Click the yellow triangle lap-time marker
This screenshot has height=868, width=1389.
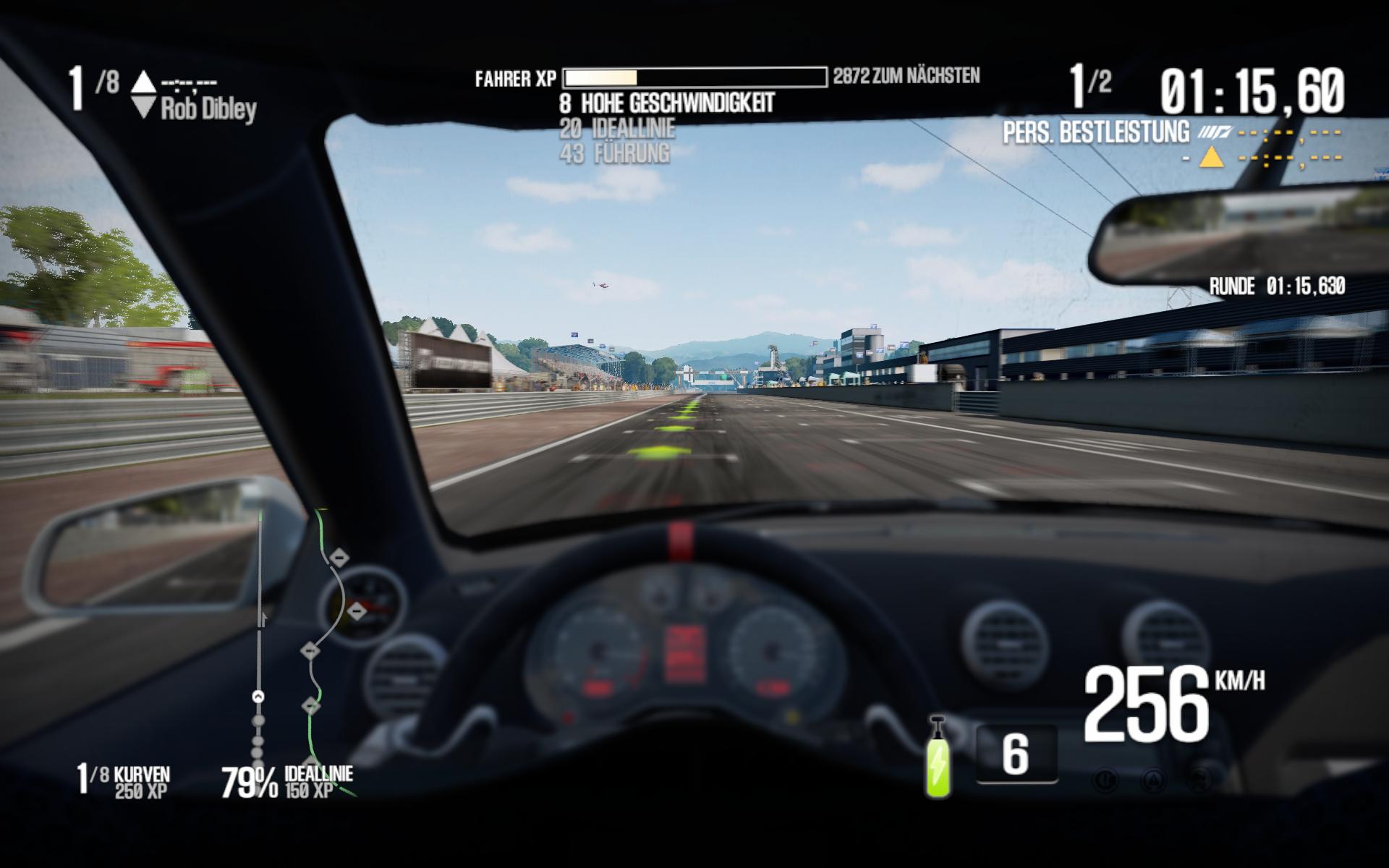pyautogui.click(x=1211, y=156)
